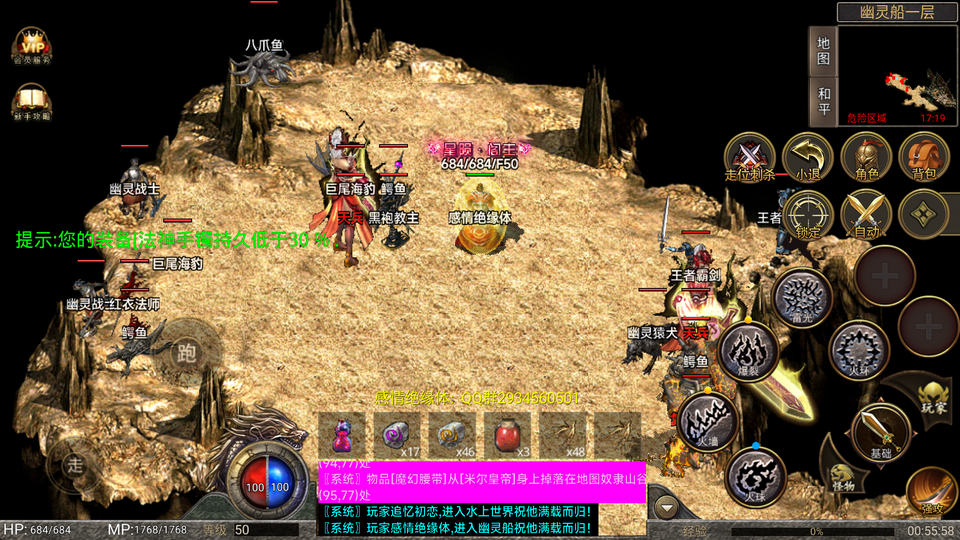Open the newbie guide book icon
The image size is (960, 540).
click(x=33, y=102)
